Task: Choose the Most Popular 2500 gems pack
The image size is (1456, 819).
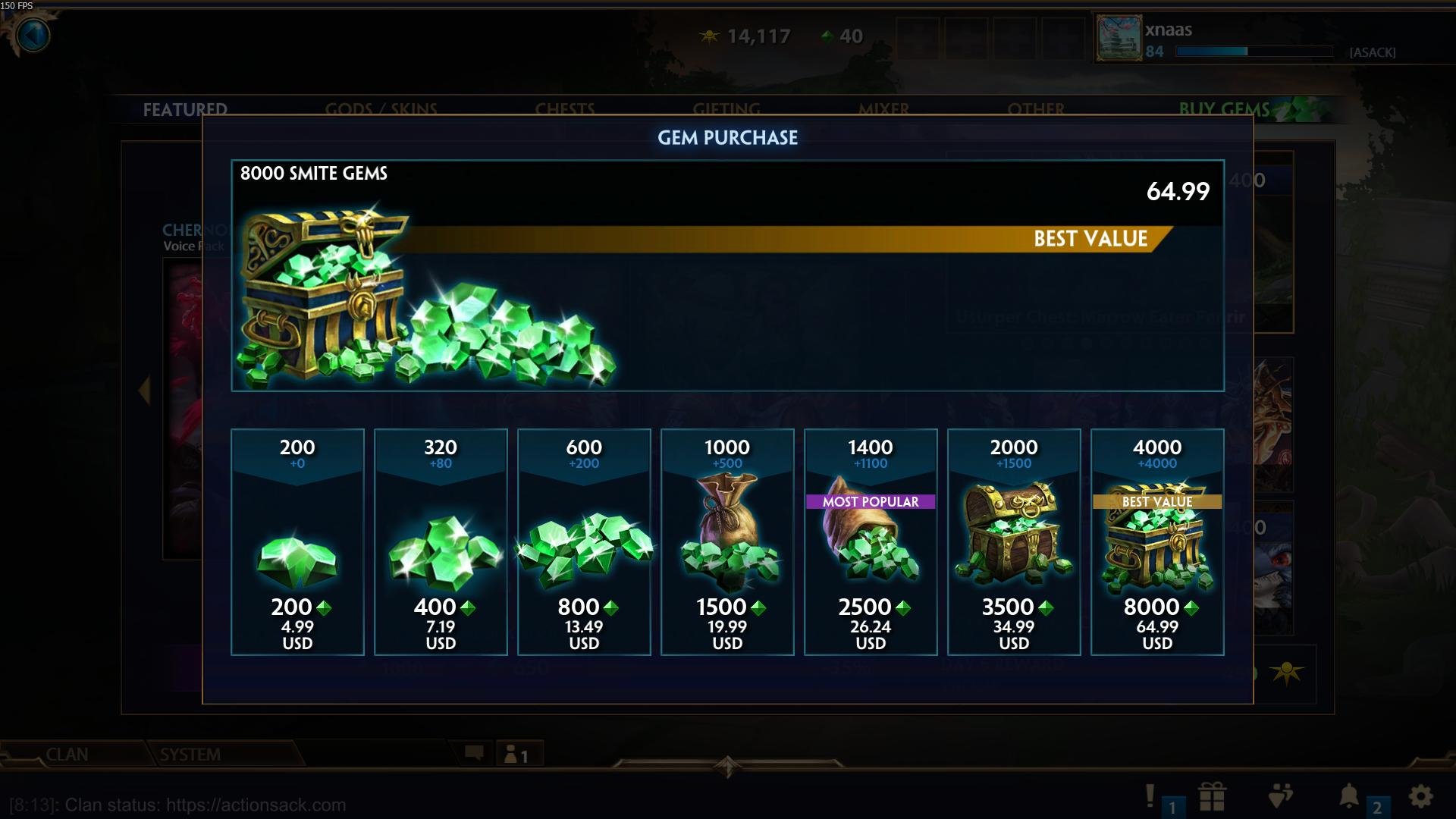Action: (x=871, y=541)
